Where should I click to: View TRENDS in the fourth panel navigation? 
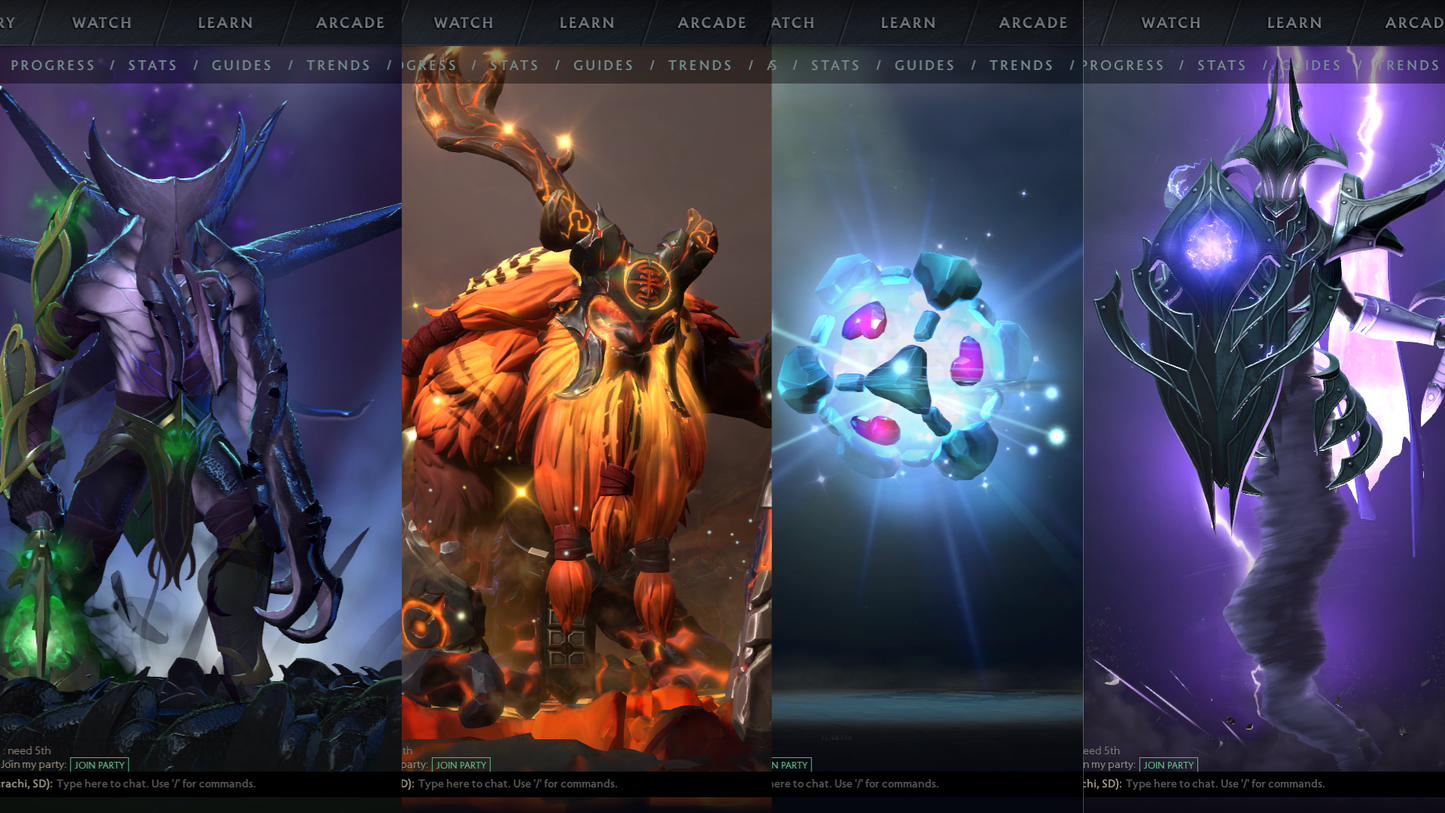[1408, 65]
